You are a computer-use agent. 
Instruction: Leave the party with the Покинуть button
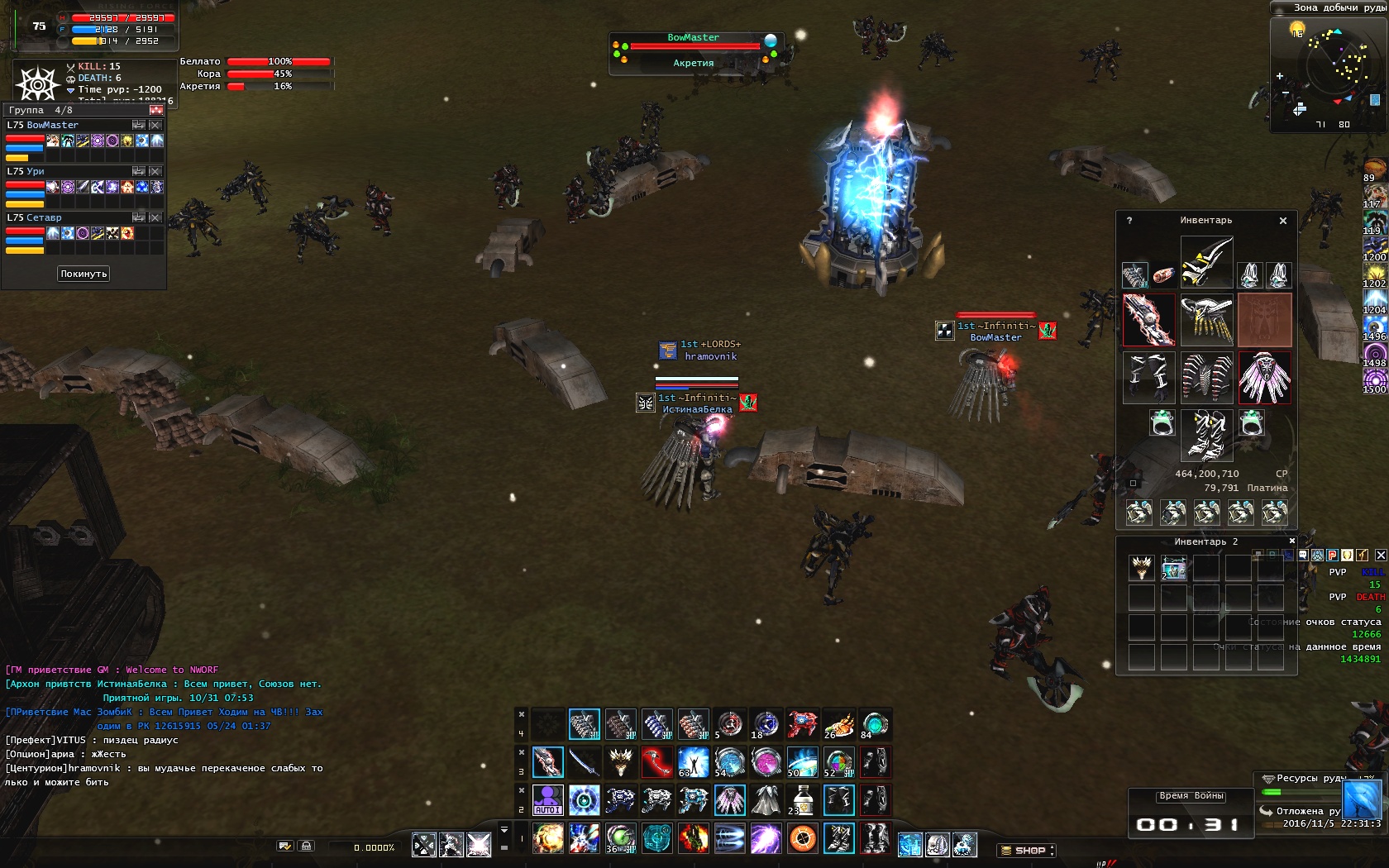pyautogui.click(x=84, y=274)
